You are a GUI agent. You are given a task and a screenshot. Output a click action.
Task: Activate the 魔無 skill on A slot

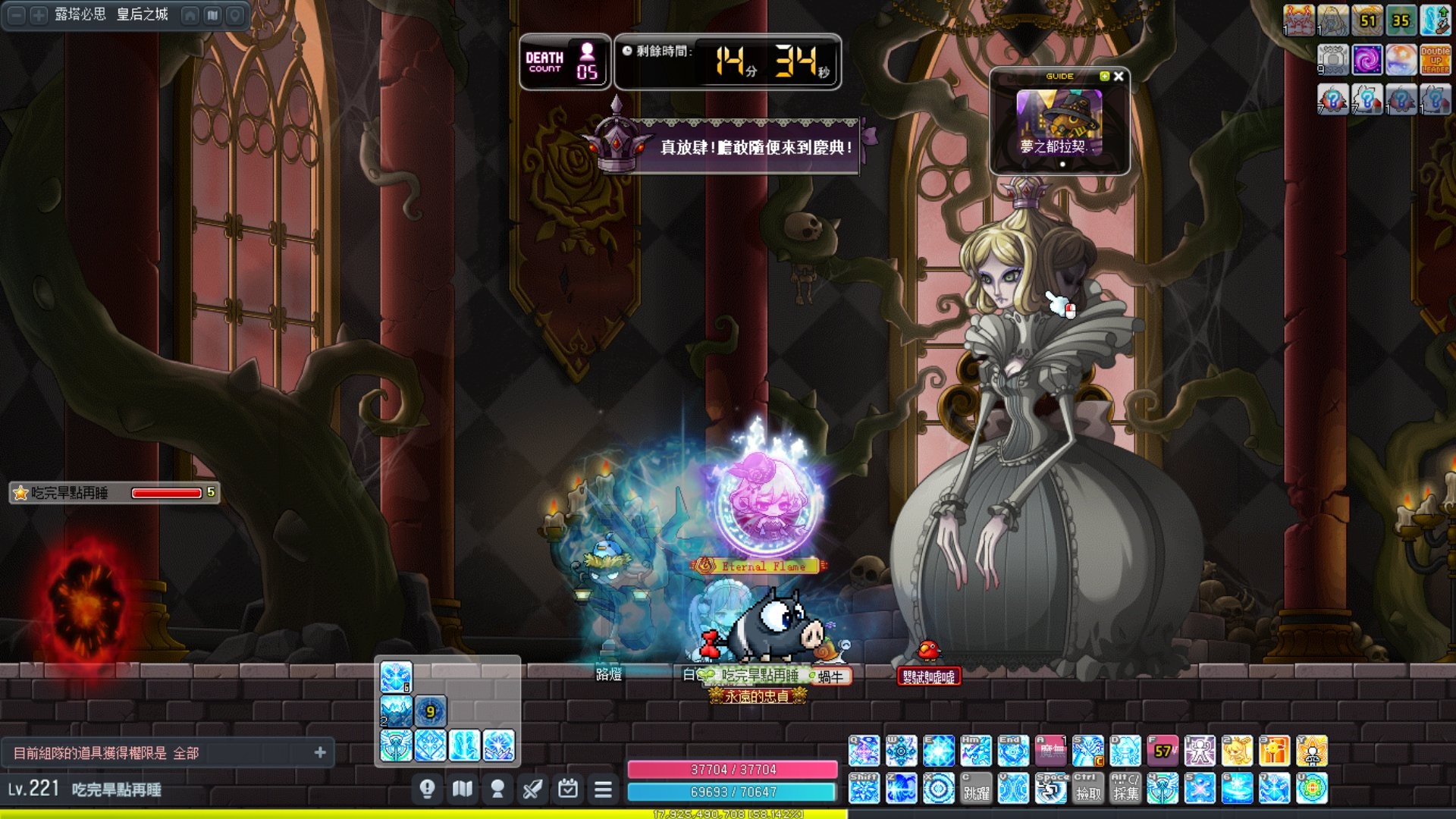(x=1051, y=751)
